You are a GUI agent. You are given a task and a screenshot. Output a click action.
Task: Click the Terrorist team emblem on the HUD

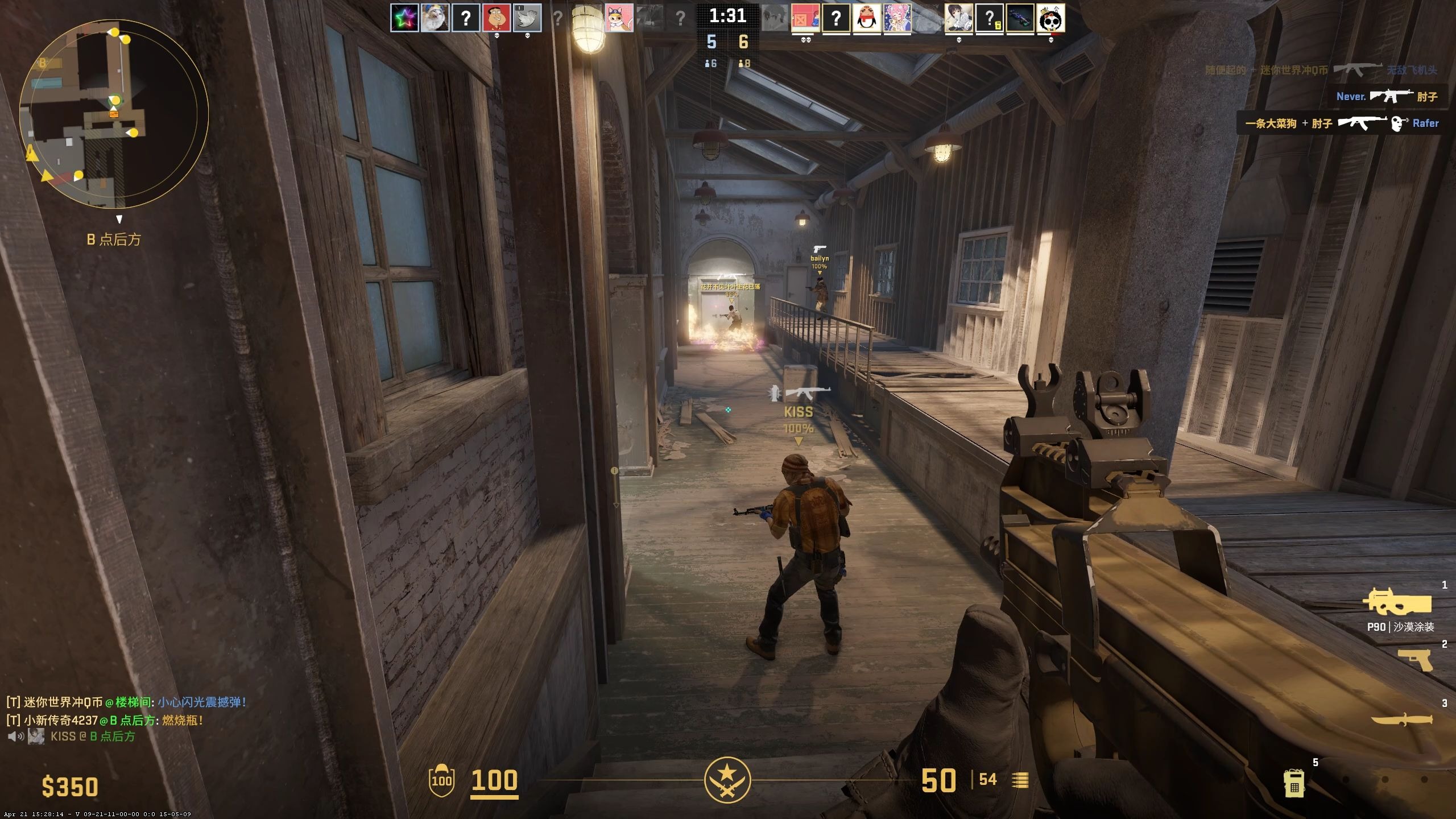point(727,780)
